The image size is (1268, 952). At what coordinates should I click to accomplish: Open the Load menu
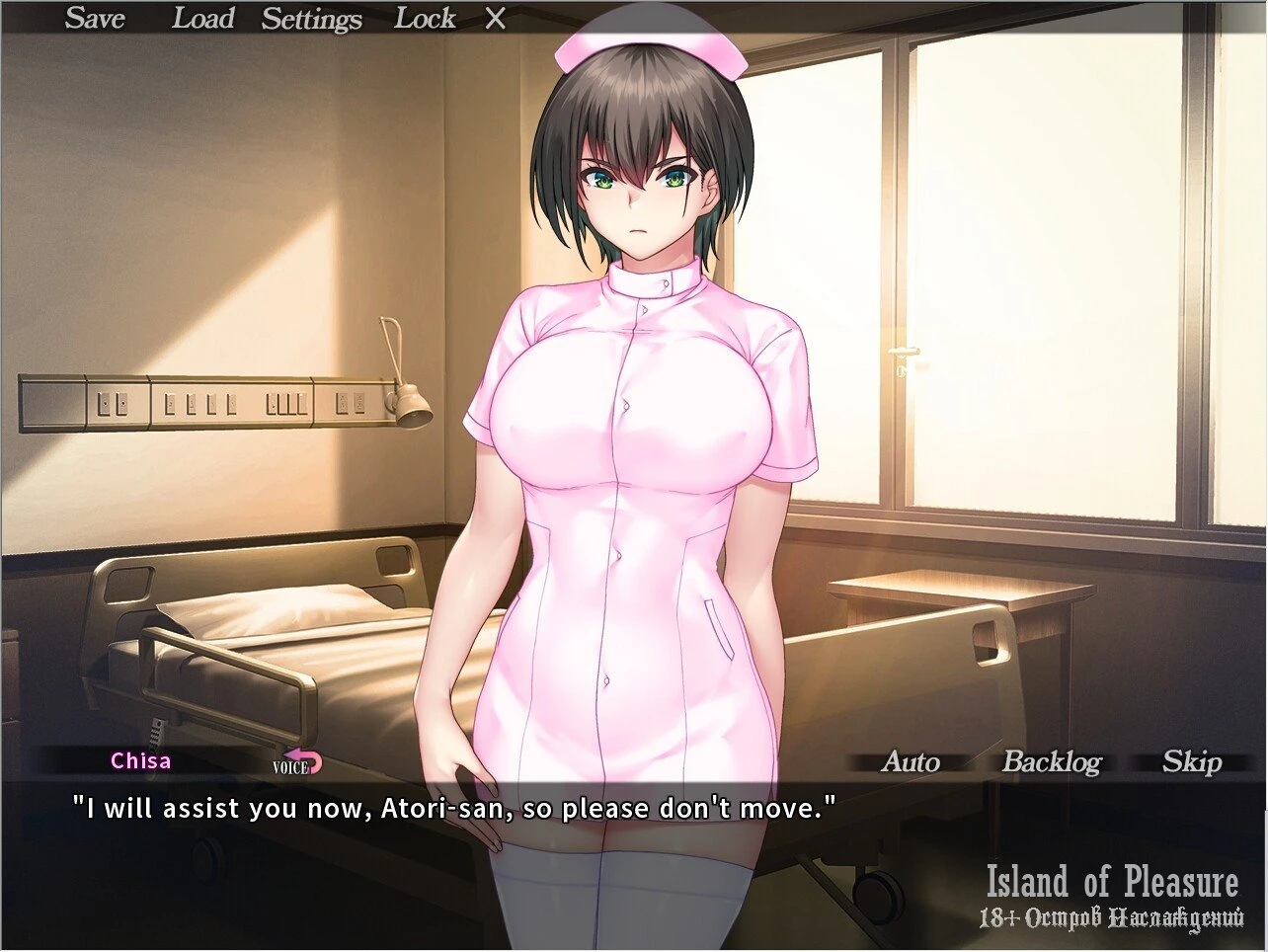pyautogui.click(x=202, y=19)
